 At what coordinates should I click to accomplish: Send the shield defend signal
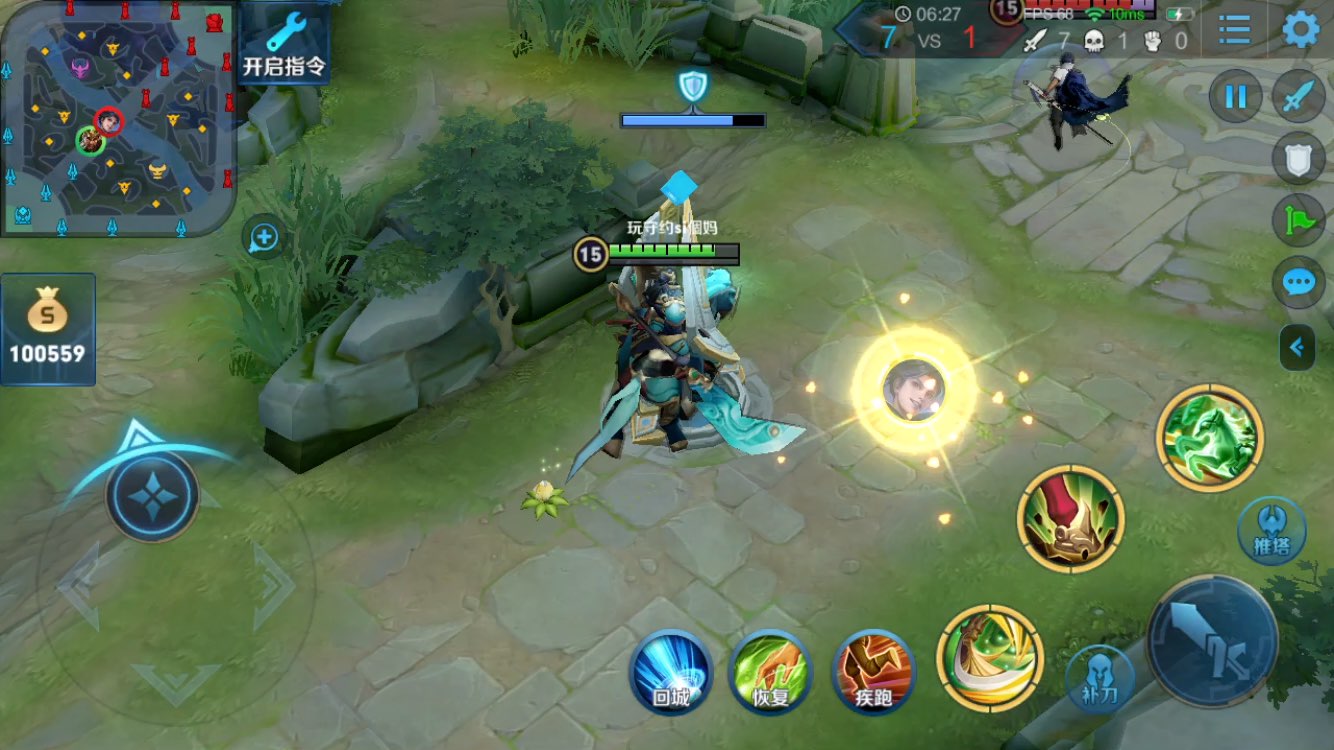[1298, 159]
